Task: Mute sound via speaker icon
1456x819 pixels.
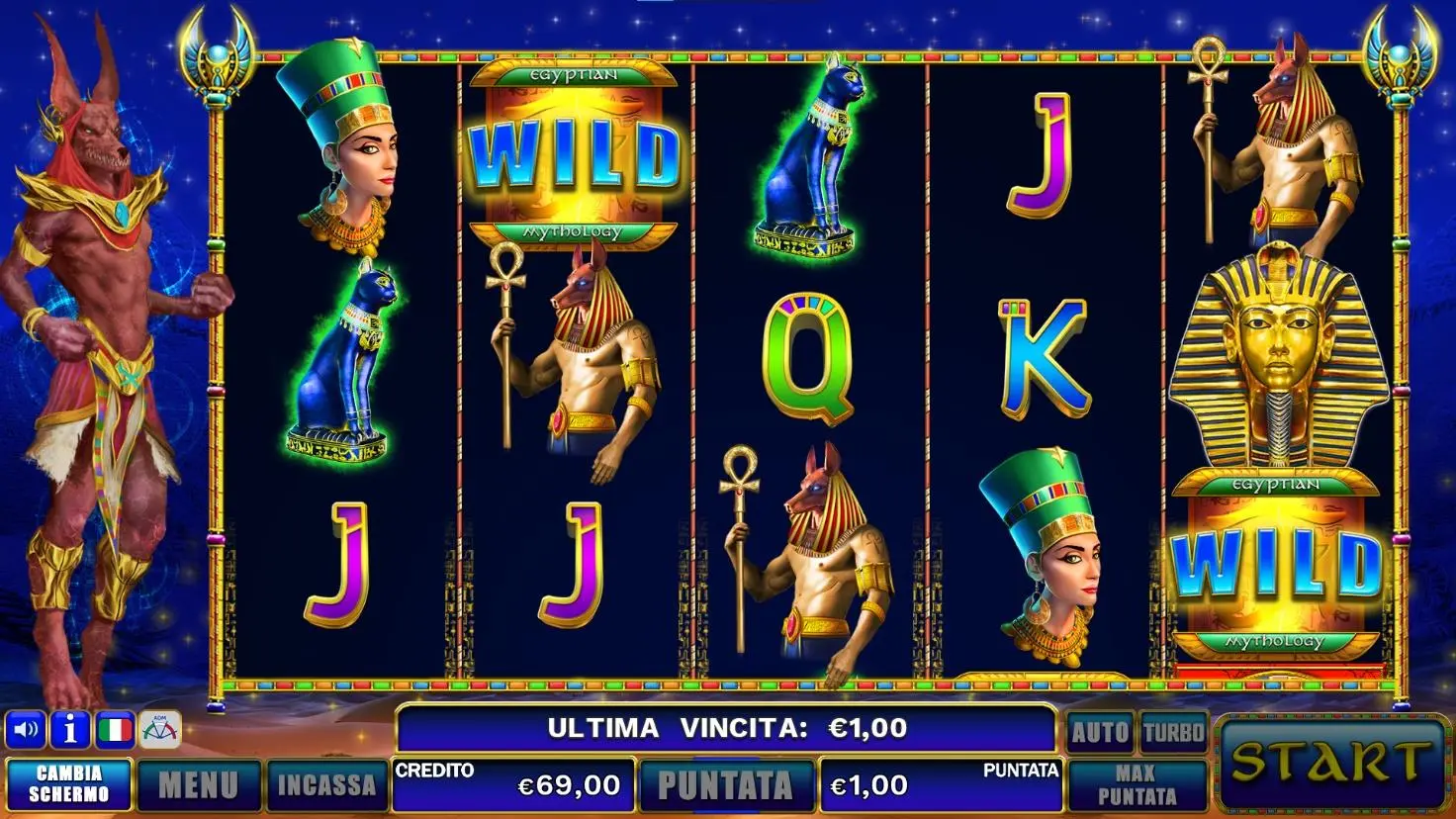Action: [x=26, y=731]
